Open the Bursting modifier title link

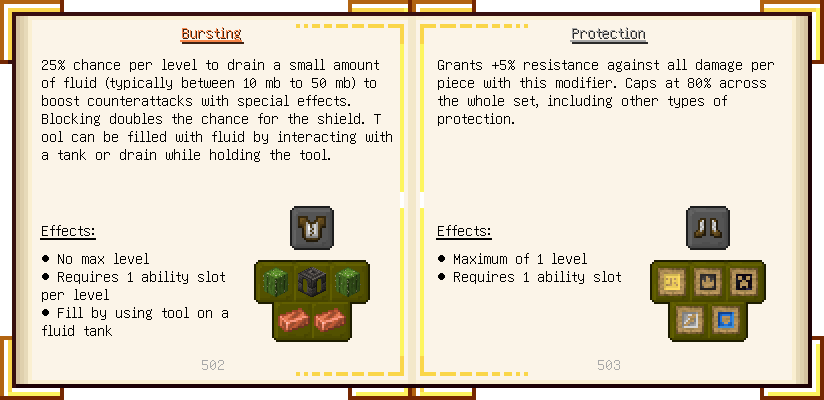(x=211, y=34)
